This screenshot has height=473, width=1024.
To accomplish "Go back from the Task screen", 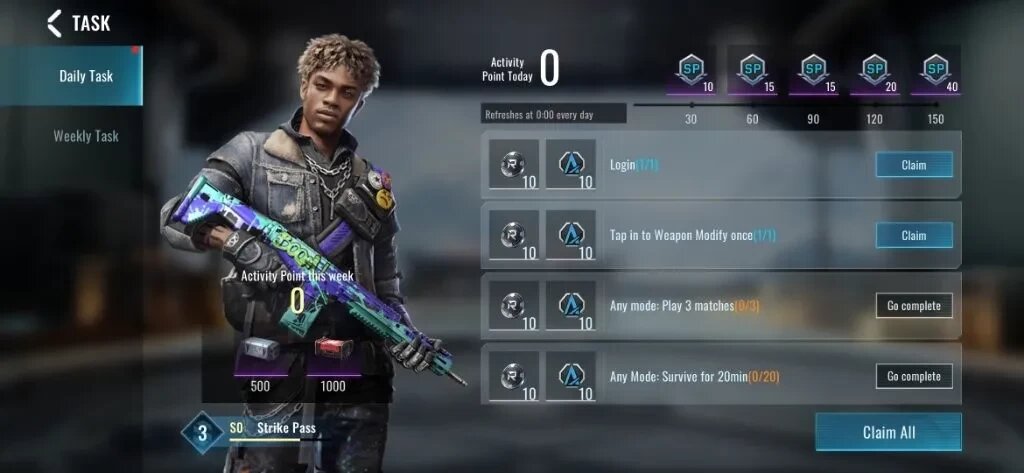I will [x=54, y=23].
